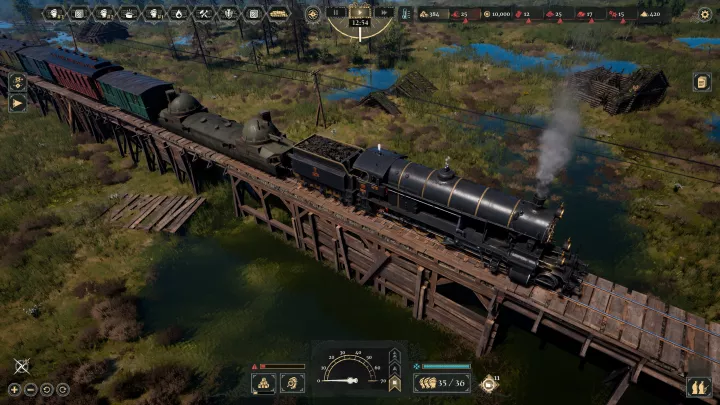Open the journal icon on right edge
The width and height of the screenshot is (720, 405).
pyautogui.click(x=702, y=82)
